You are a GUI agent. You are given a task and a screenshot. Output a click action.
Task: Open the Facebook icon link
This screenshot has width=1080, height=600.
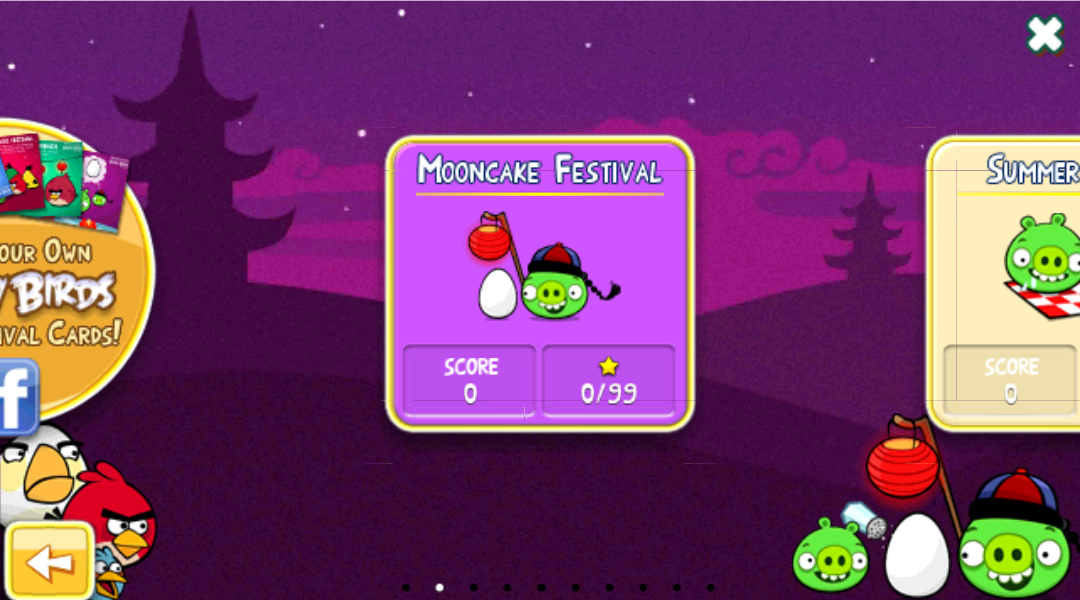(x=18, y=396)
